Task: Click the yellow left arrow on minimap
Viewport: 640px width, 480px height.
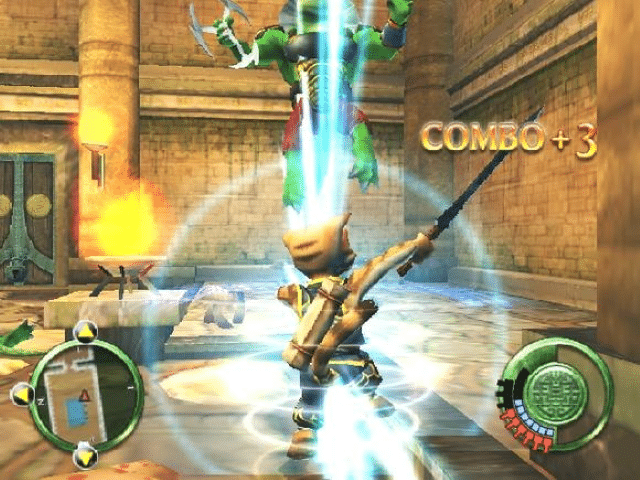Action: [21, 396]
